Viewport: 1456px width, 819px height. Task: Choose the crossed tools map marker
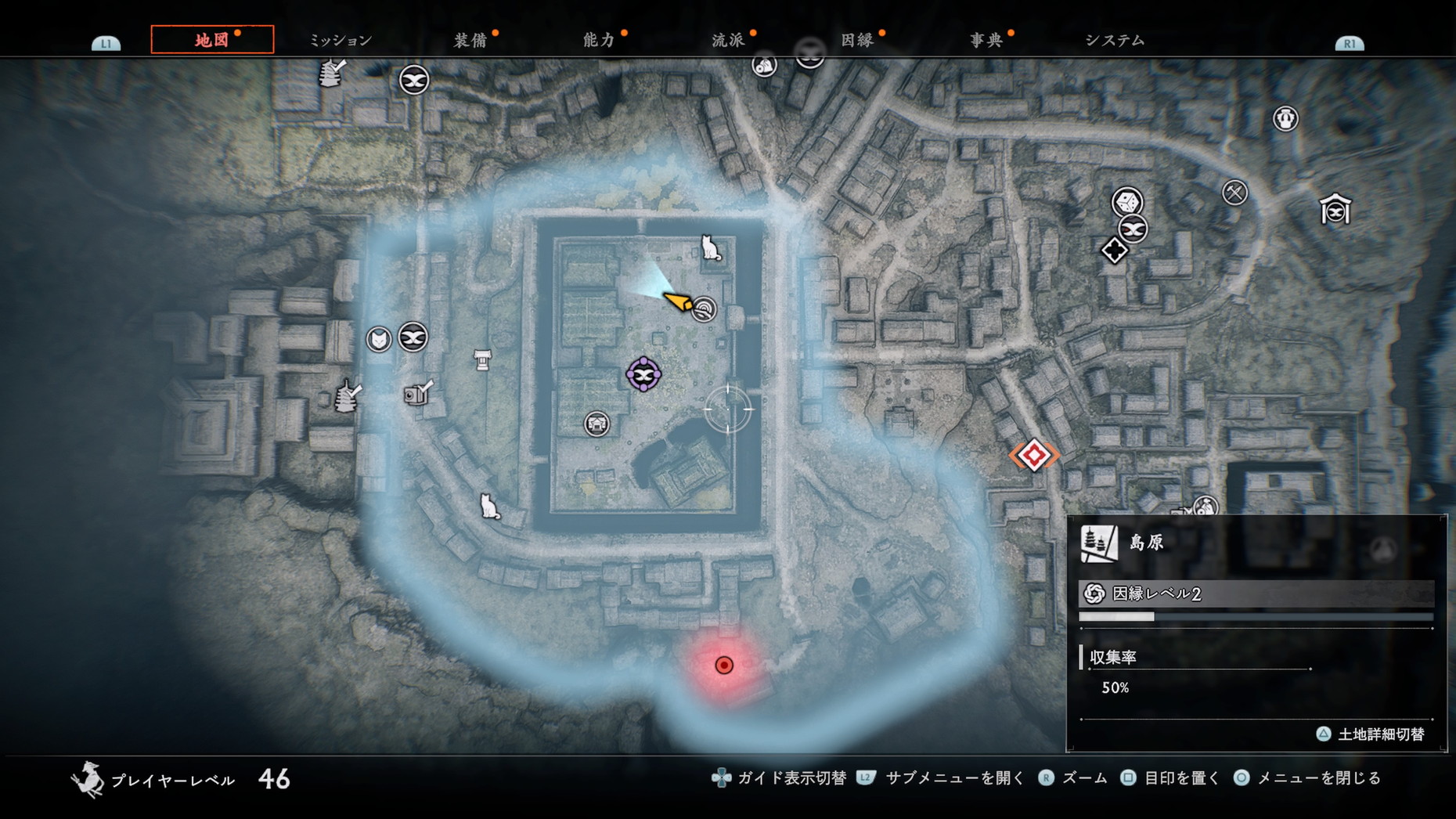pyautogui.click(x=1234, y=192)
